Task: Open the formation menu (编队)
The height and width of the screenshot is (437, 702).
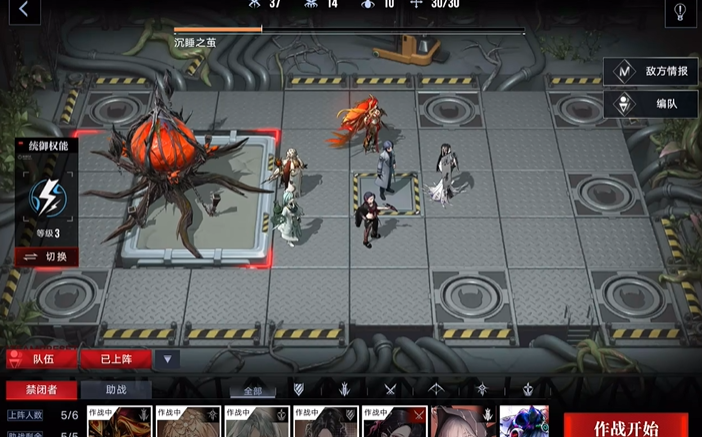Action: click(651, 103)
